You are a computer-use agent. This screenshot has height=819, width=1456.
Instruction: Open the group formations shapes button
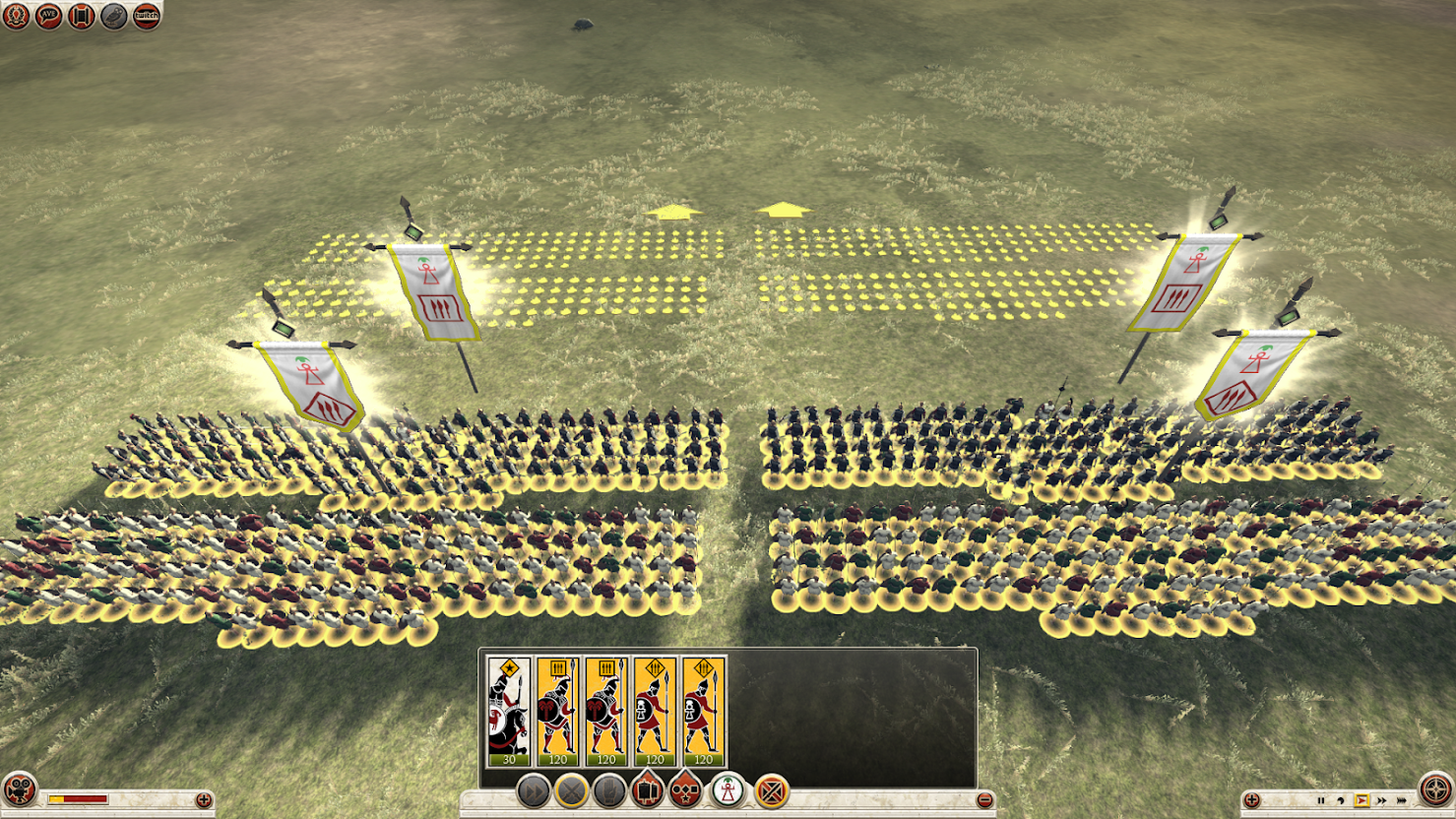coord(686,790)
